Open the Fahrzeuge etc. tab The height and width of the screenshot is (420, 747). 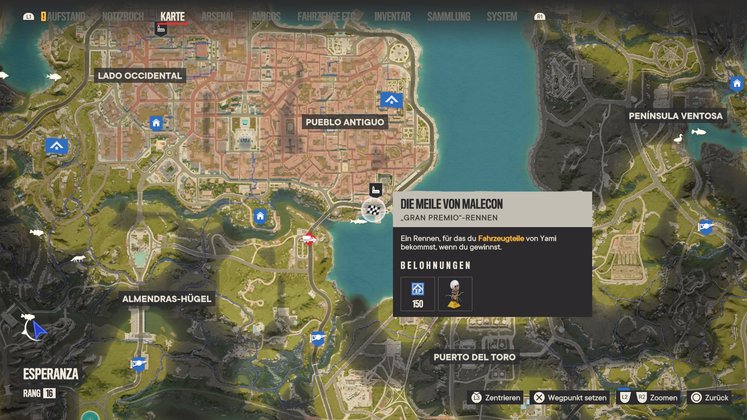click(328, 17)
